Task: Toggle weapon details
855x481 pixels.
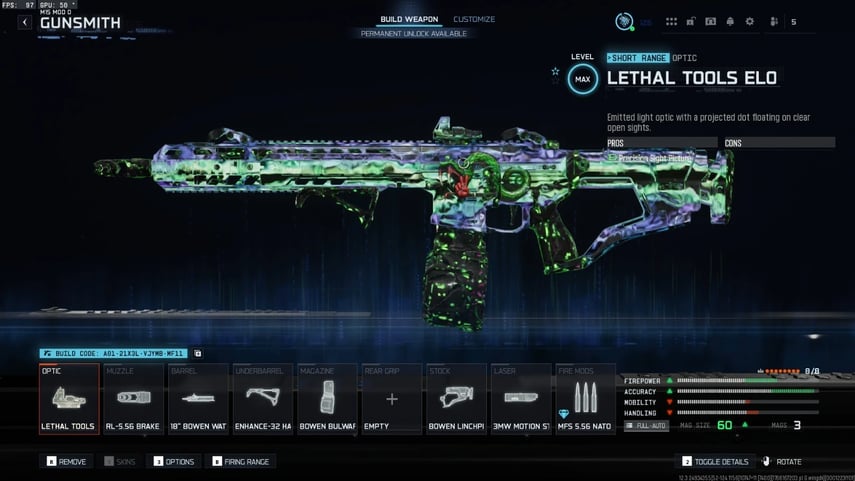Action: point(715,462)
